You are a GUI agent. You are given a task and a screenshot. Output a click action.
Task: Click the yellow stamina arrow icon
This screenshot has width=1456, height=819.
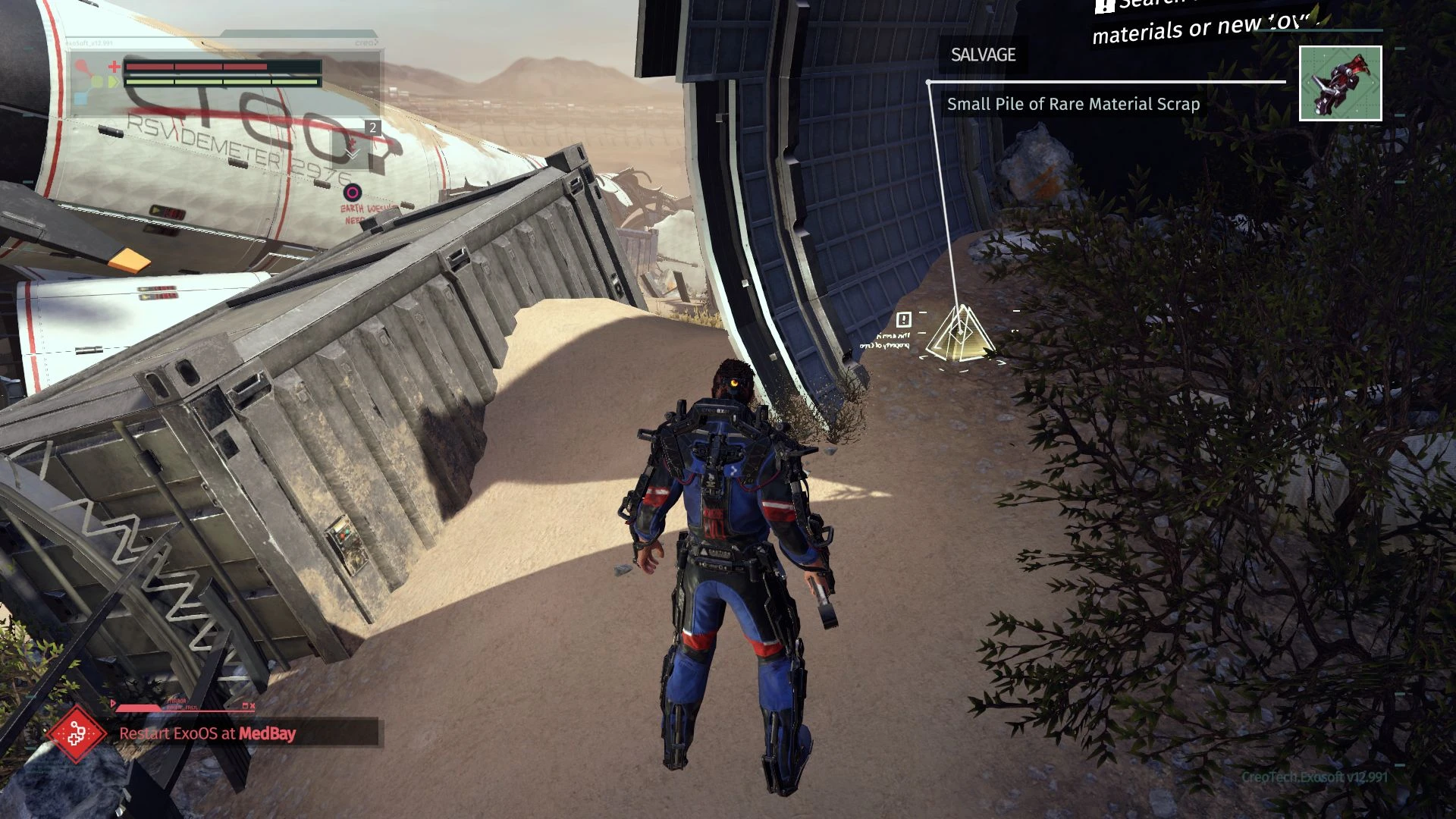click(x=113, y=82)
